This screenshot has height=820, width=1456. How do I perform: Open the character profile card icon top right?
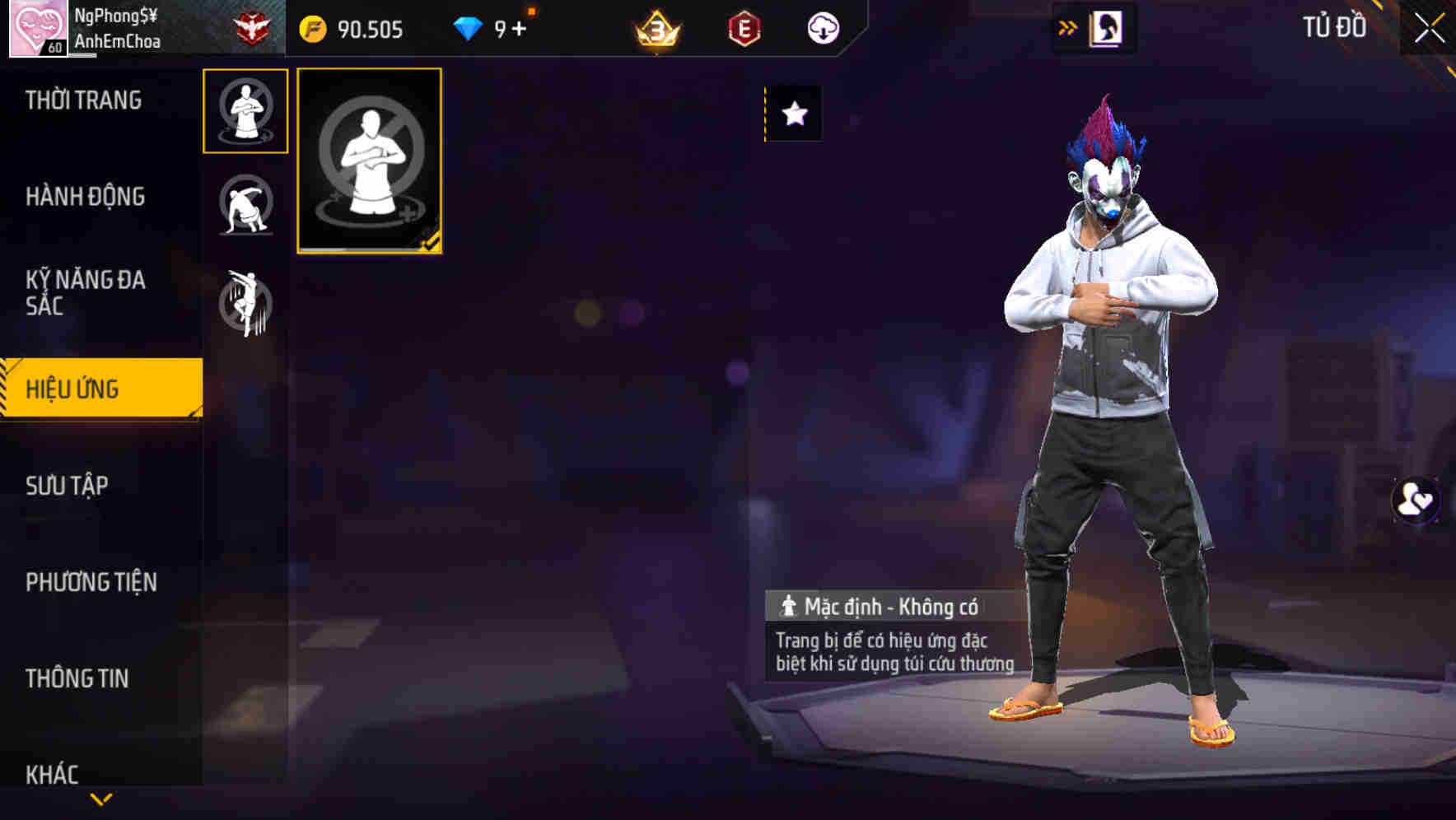coord(1105,27)
